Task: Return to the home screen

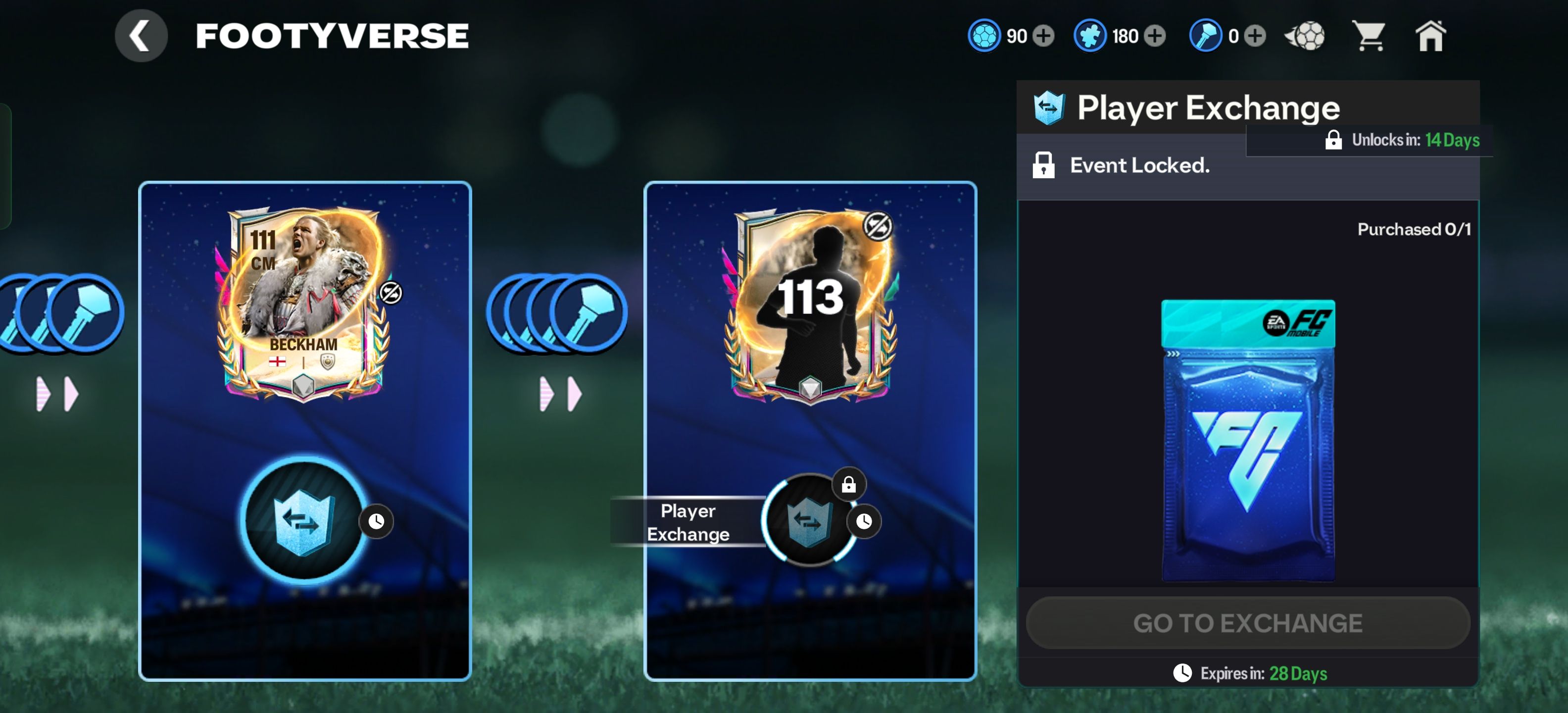Action: (1430, 36)
